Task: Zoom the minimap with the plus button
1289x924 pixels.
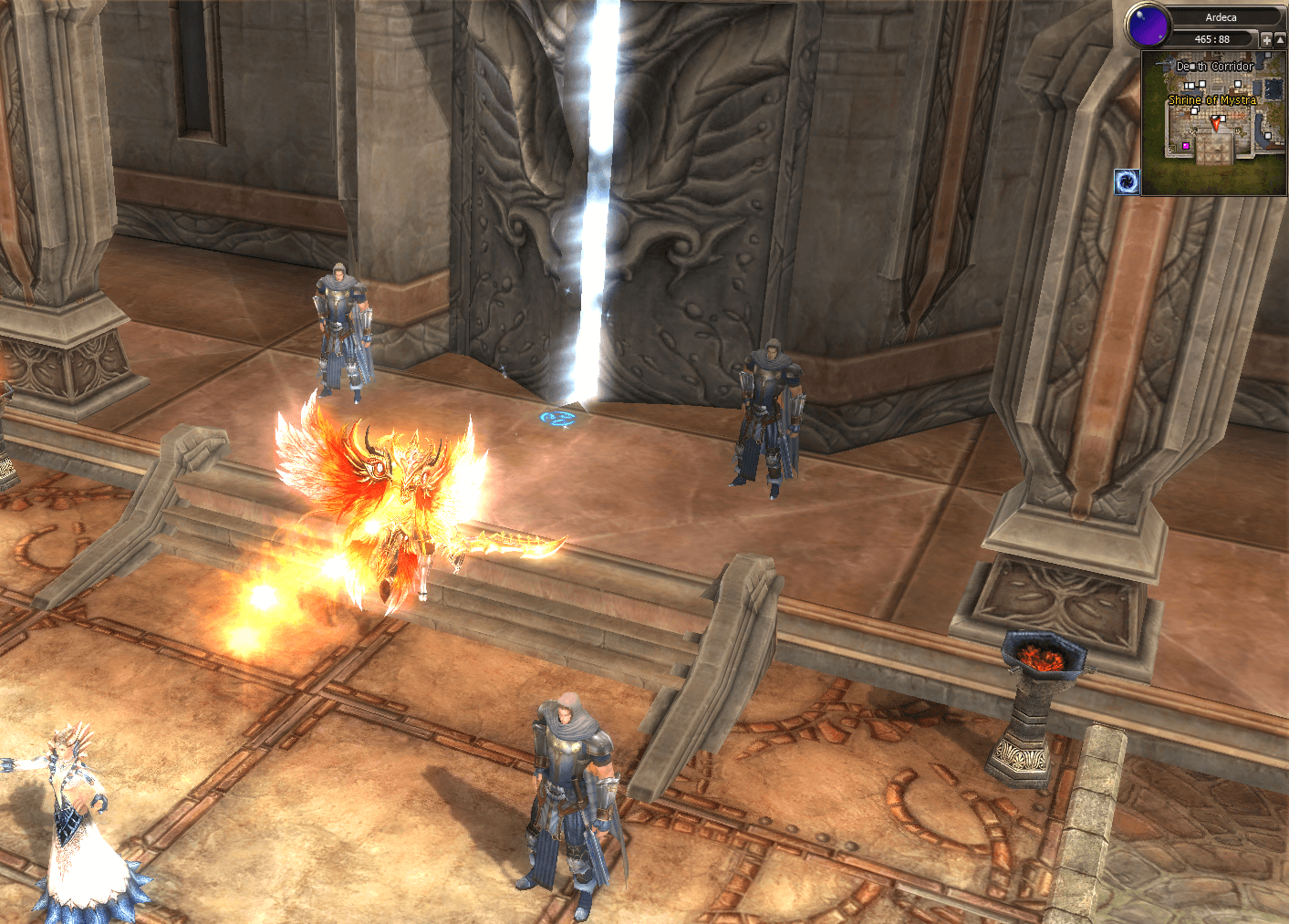Action: click(x=1266, y=40)
